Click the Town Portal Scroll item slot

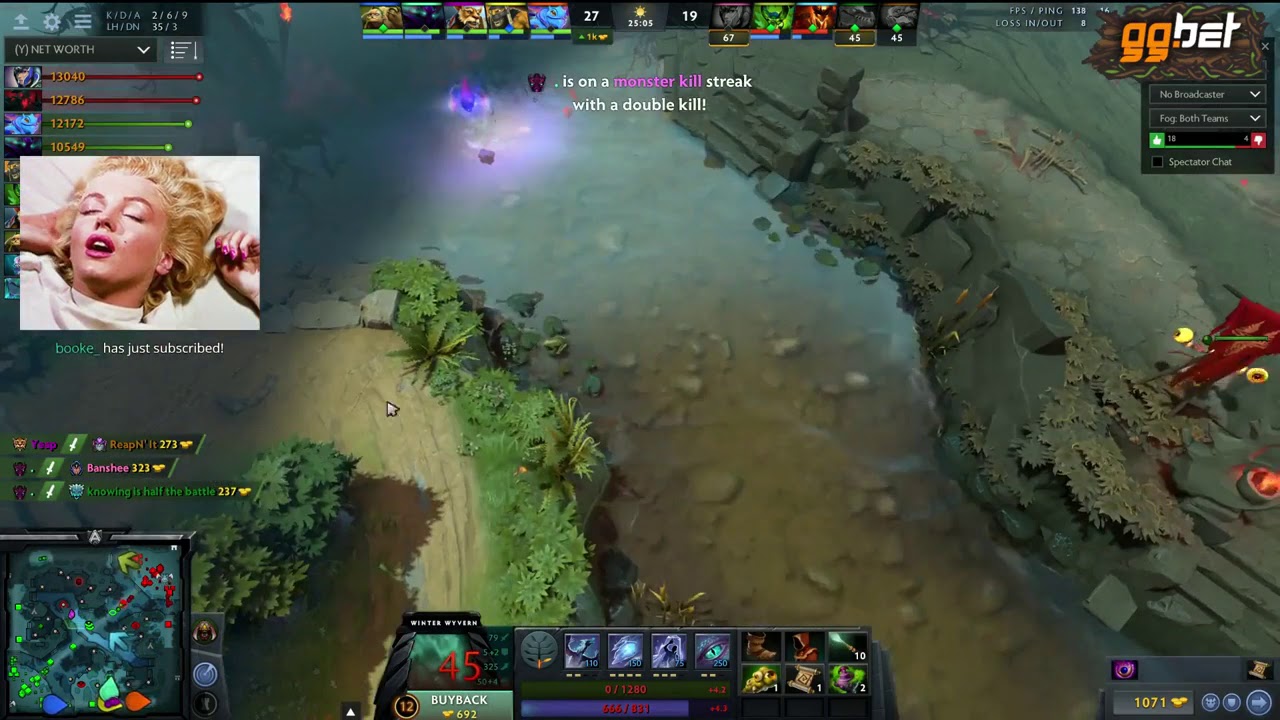(x=802, y=678)
